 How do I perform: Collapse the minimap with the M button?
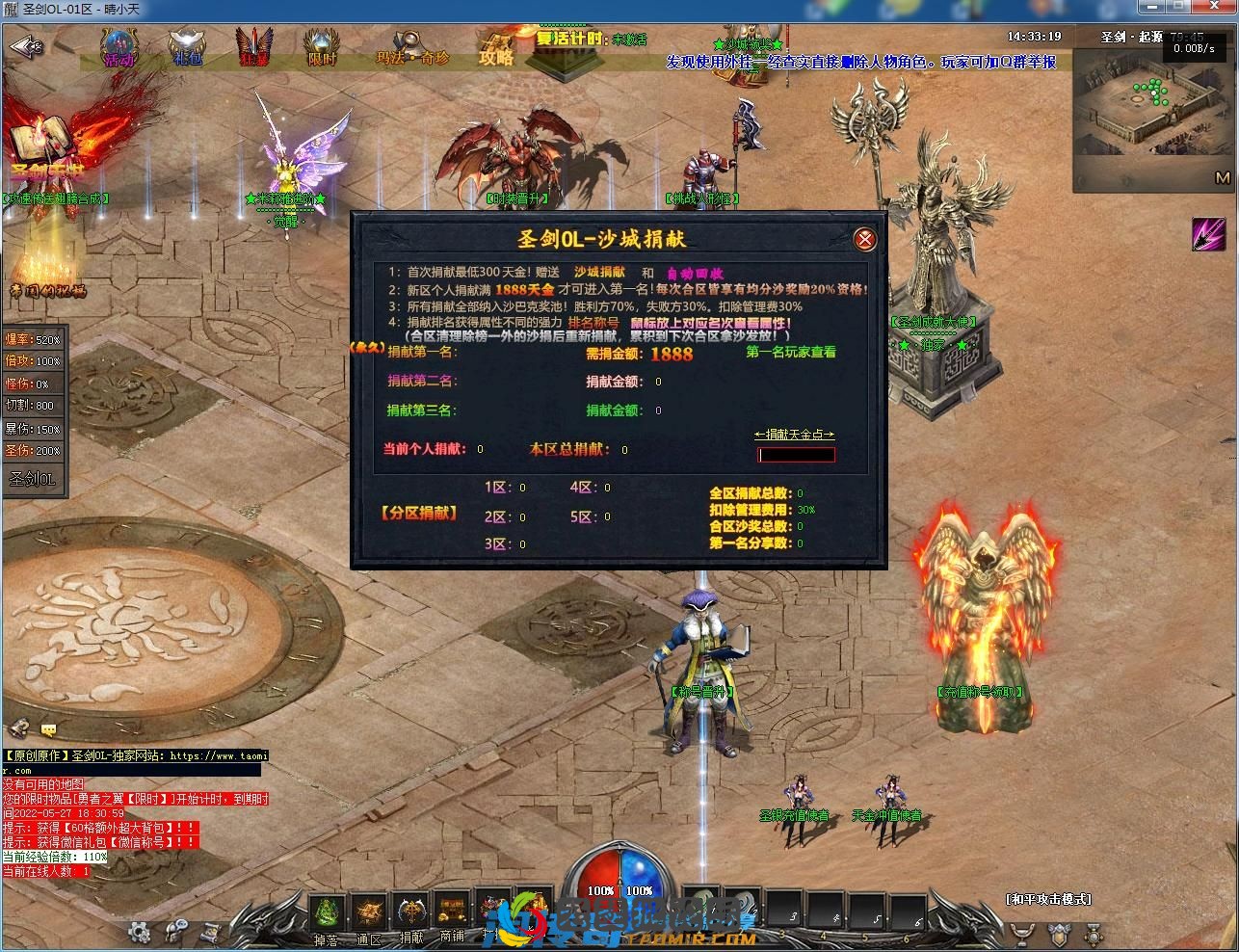click(1224, 178)
